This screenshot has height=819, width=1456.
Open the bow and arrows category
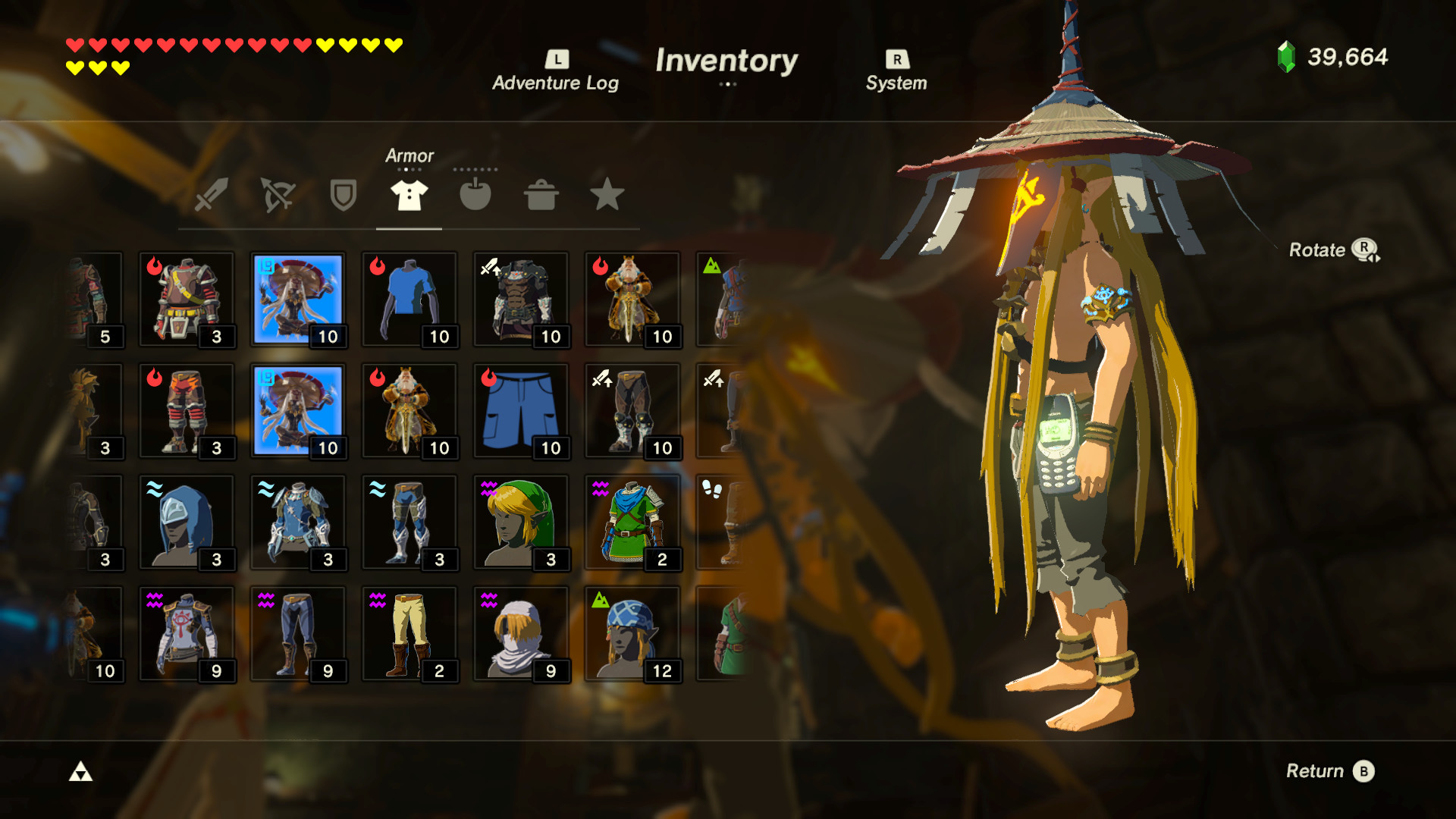click(x=278, y=196)
